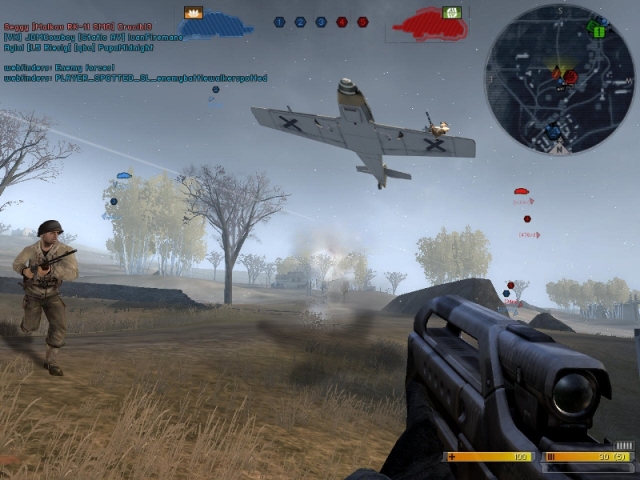Image resolution: width=640 pixels, height=480 pixels.
Task: Click the circular minimap
Action: 559,79
